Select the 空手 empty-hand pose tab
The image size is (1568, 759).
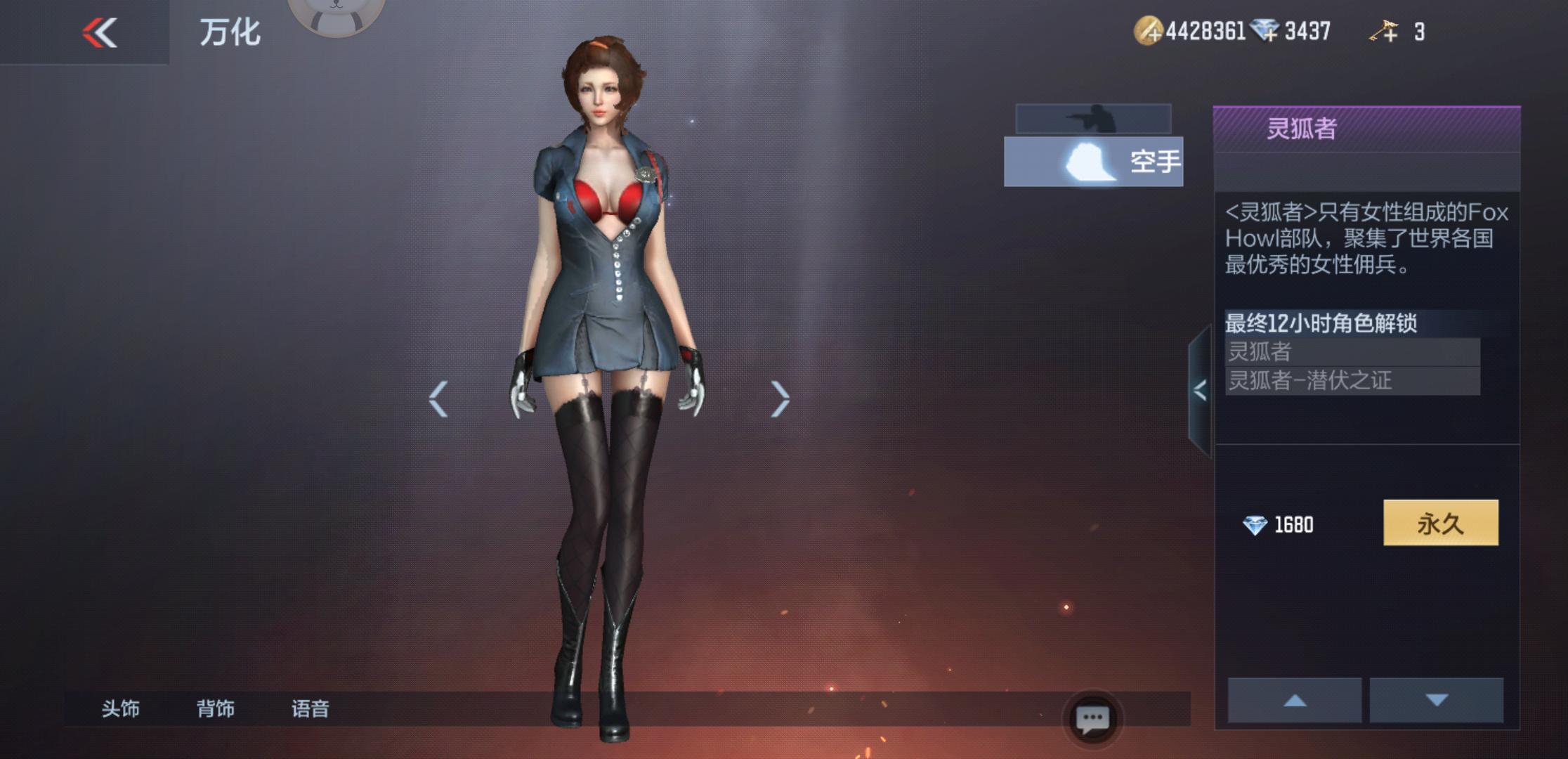pyautogui.click(x=1093, y=162)
